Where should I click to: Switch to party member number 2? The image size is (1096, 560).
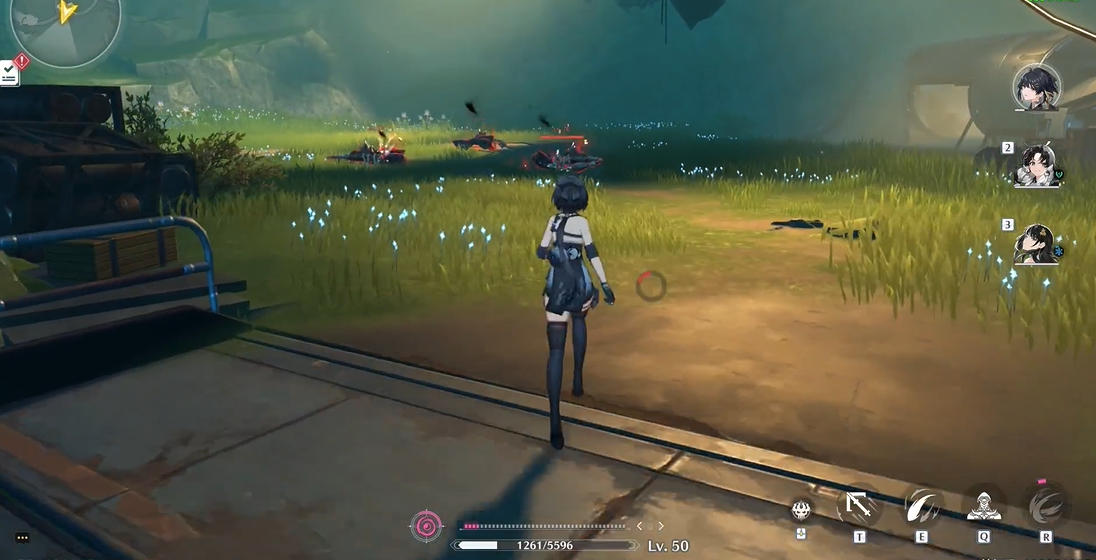coord(1035,166)
